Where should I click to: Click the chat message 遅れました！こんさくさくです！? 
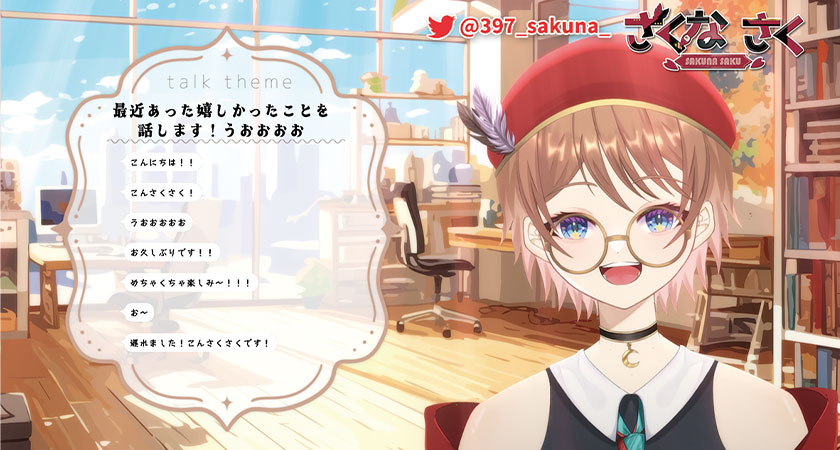tap(200, 344)
